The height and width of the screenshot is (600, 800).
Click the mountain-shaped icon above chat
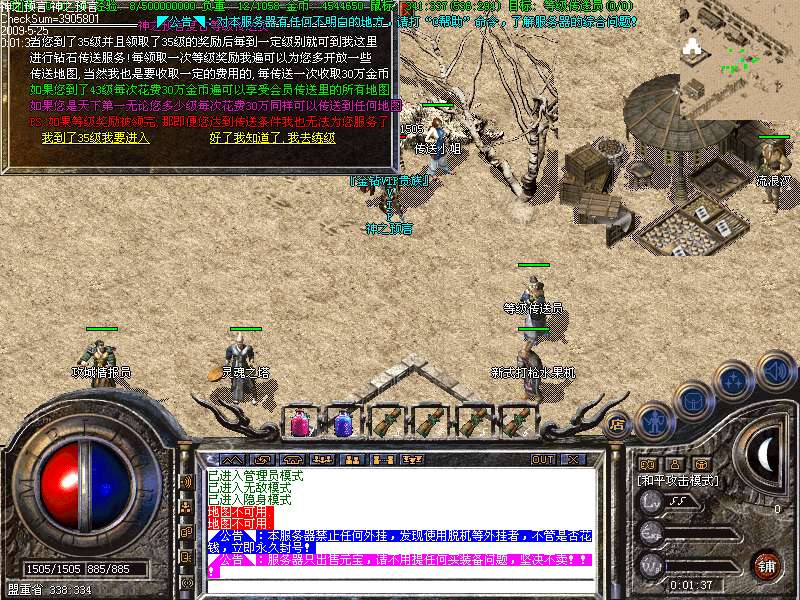pos(231,459)
